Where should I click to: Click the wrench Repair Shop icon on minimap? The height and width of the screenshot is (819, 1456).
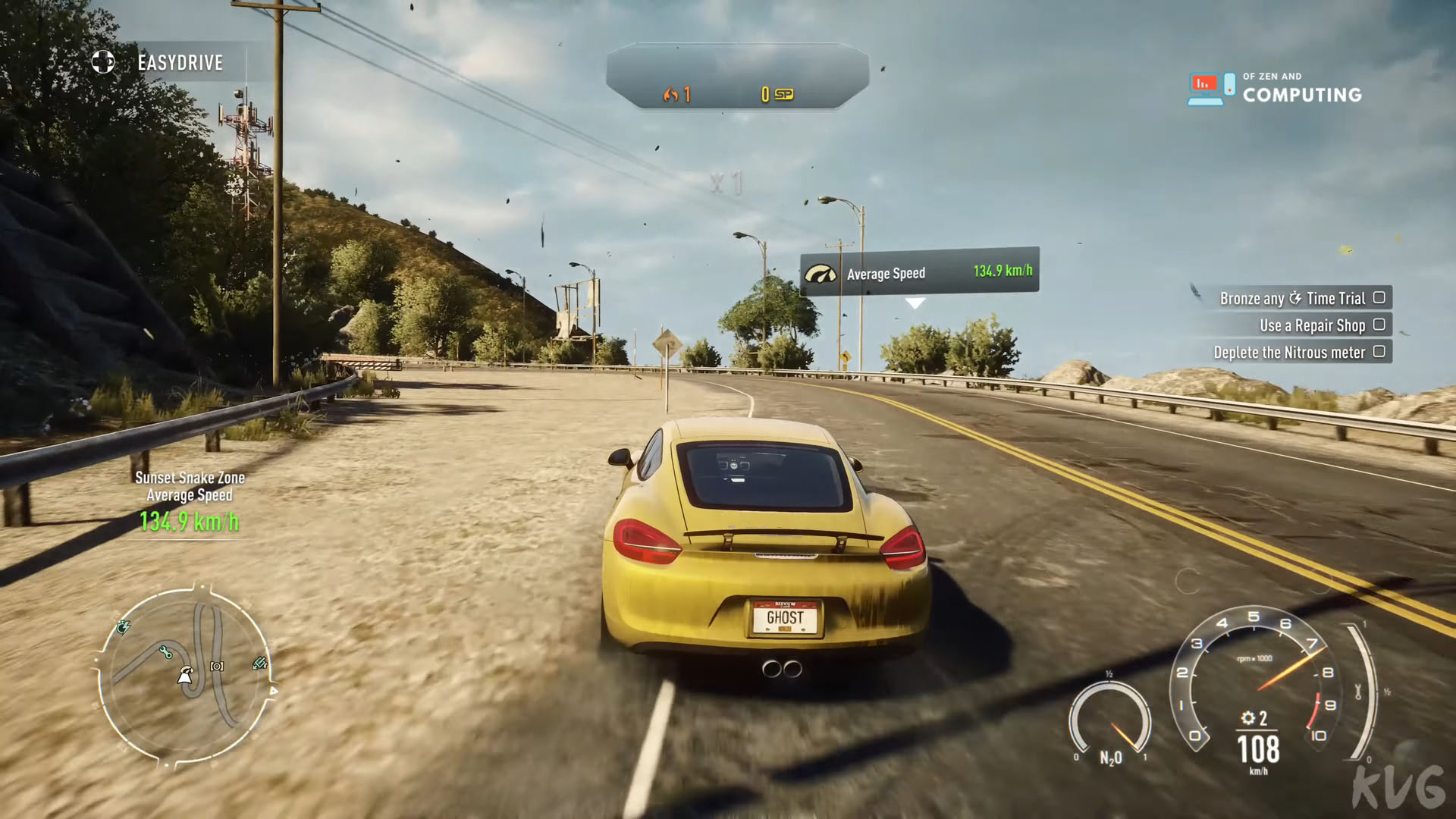pyautogui.click(x=166, y=651)
